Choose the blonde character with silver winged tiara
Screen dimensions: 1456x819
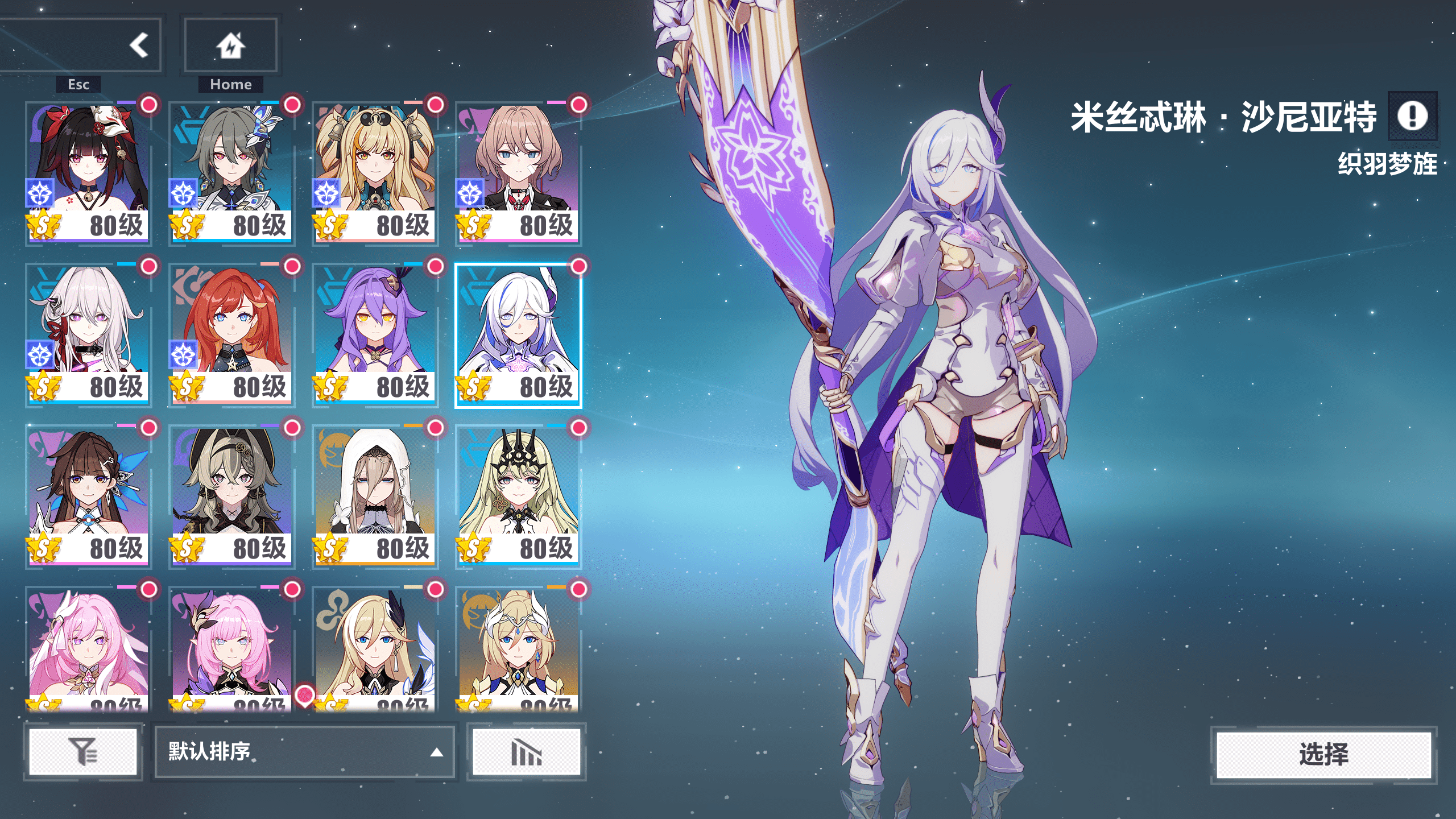pyautogui.click(x=518, y=648)
